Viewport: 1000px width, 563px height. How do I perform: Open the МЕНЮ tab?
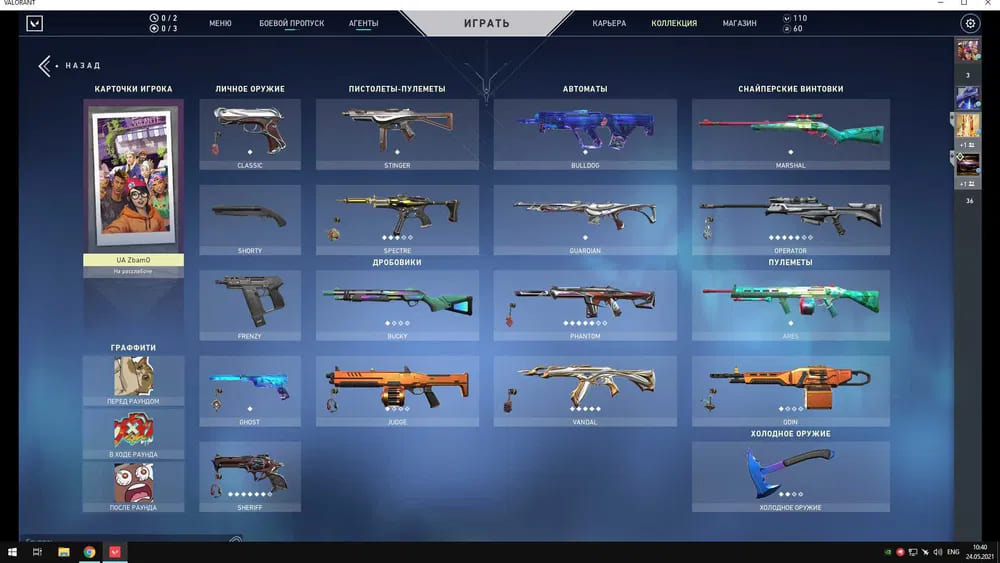pyautogui.click(x=220, y=23)
